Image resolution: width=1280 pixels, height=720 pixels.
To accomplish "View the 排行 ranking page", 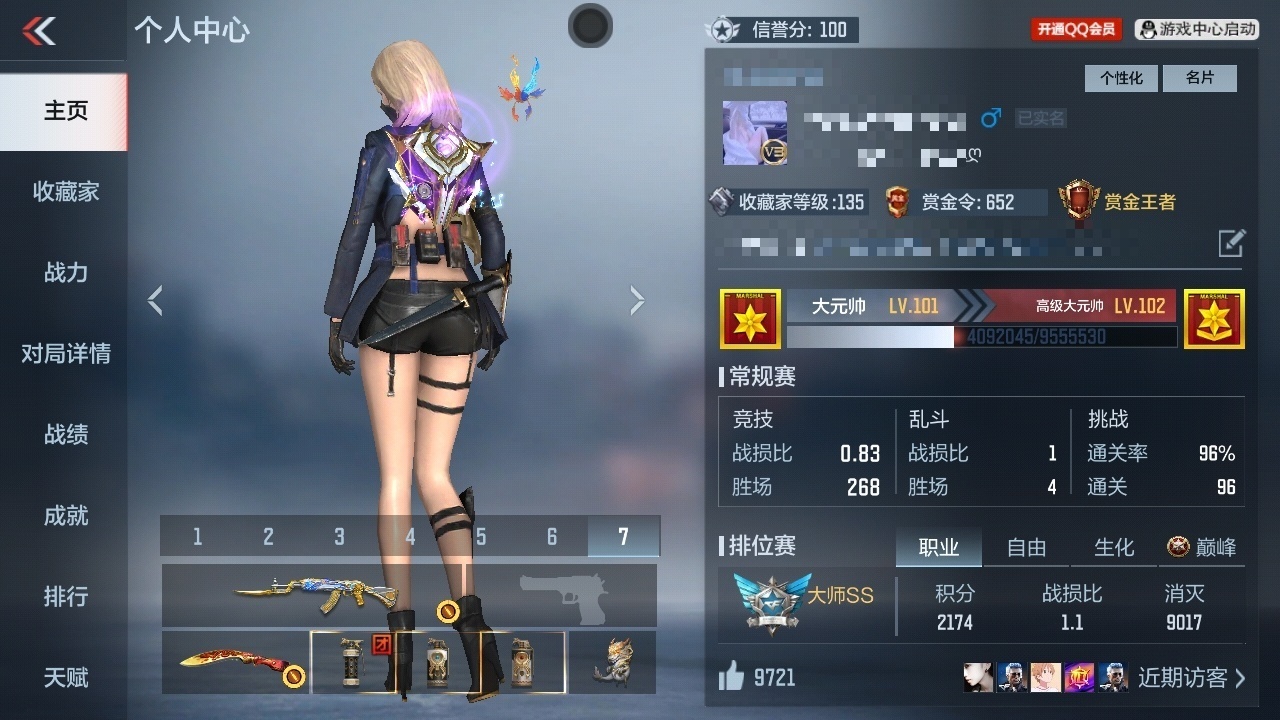I will click(x=65, y=596).
